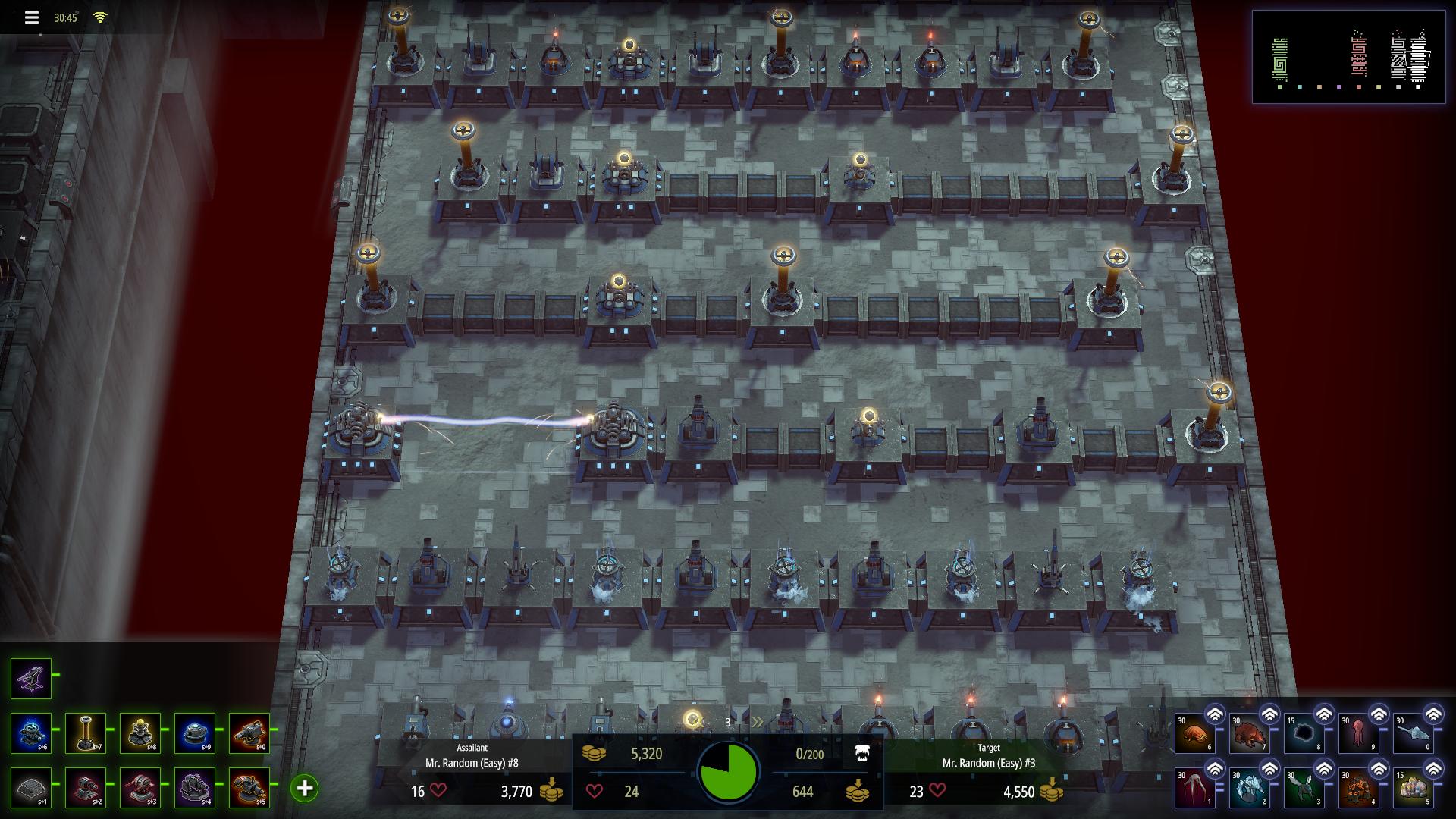Upgrade the pale long-legged walker creature
Screen dimensions: 1456x819
point(1215,769)
